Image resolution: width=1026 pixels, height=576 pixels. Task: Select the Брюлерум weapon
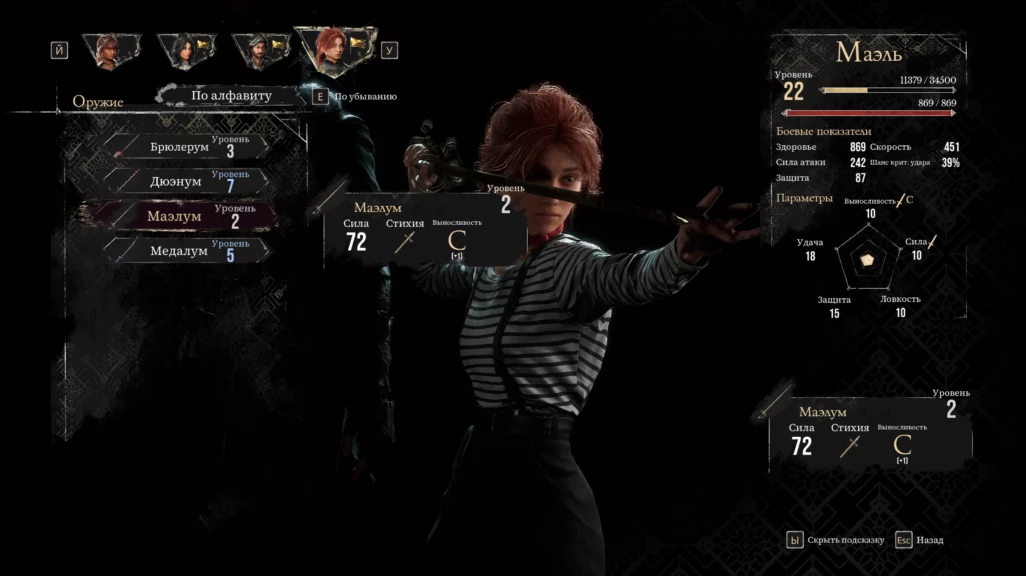point(185,147)
